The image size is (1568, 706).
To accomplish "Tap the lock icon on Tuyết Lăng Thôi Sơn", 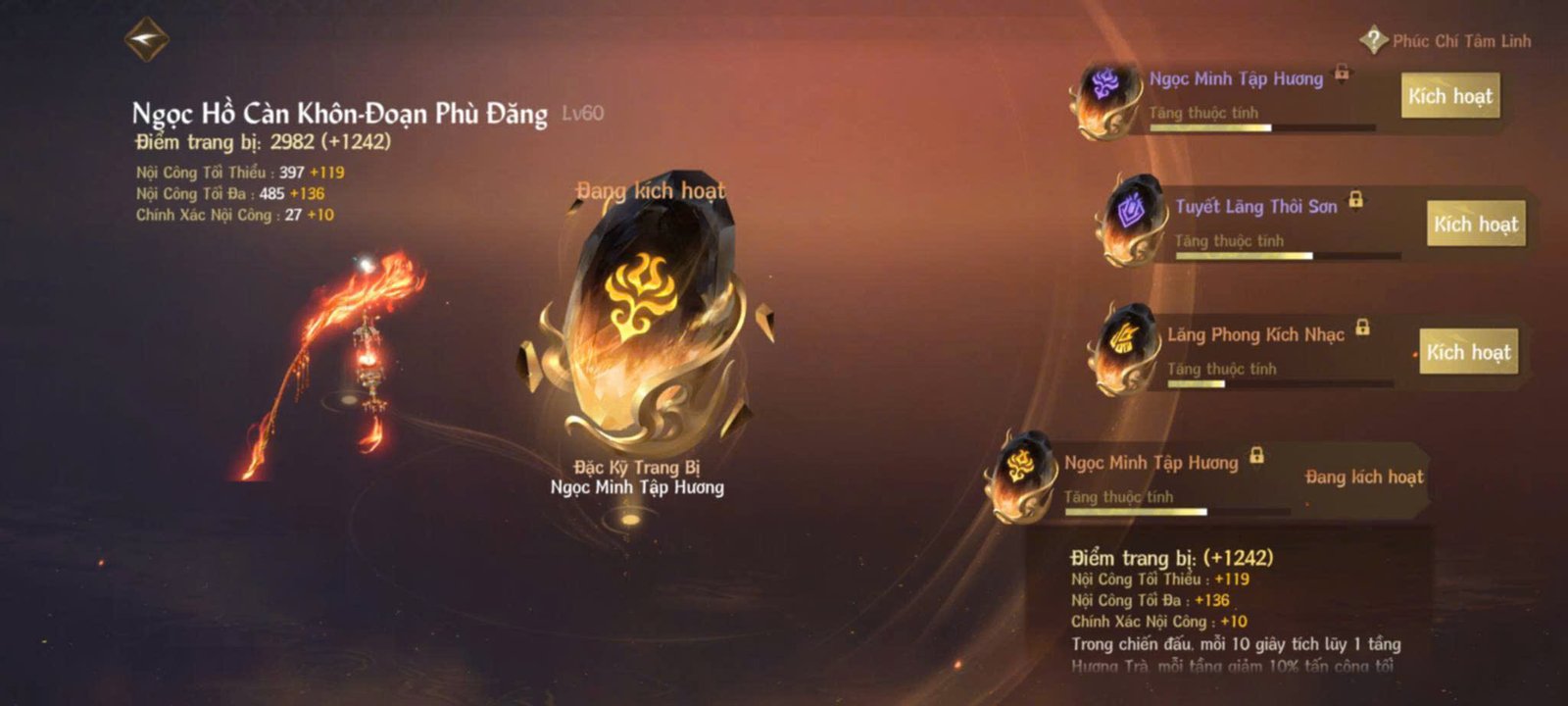I will [1356, 204].
